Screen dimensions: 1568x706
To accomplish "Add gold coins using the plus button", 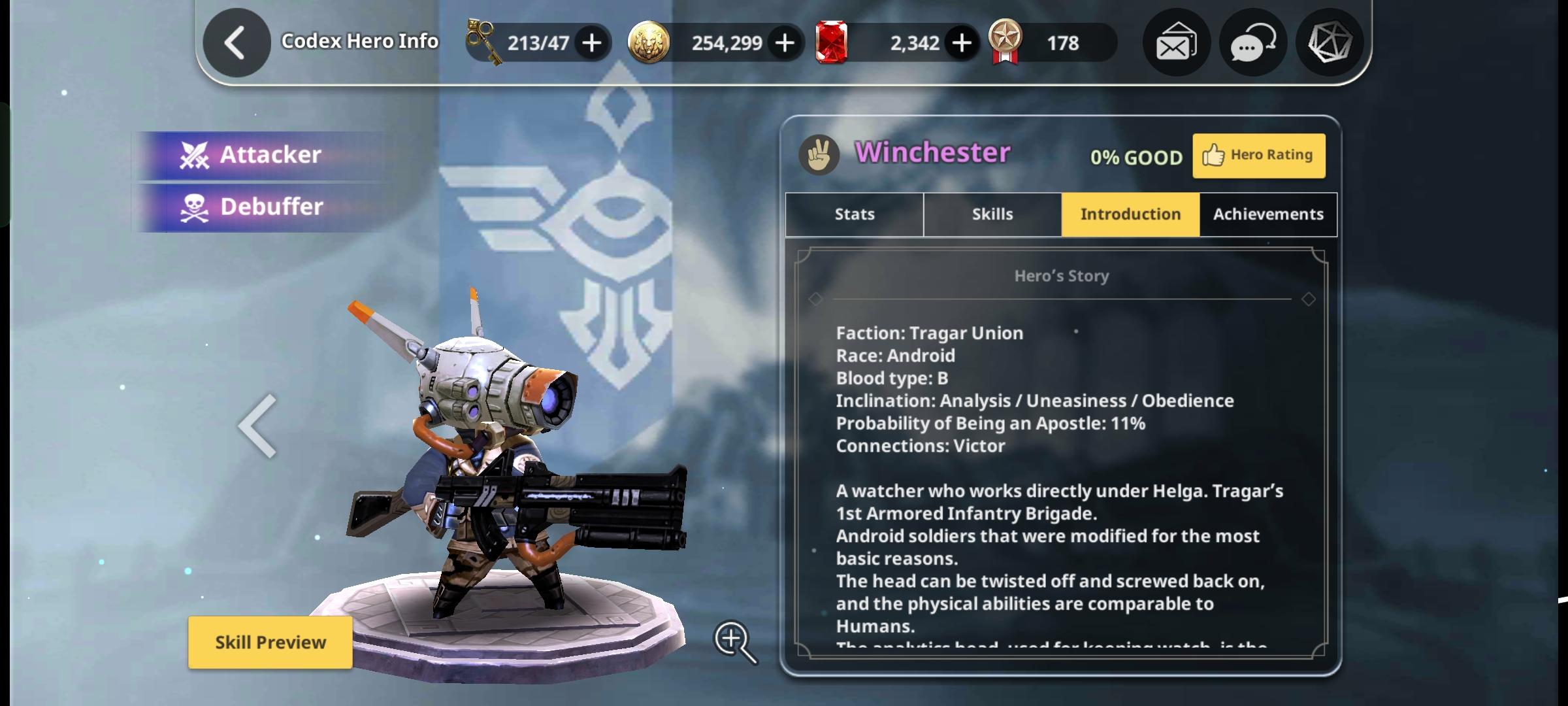I will (785, 43).
